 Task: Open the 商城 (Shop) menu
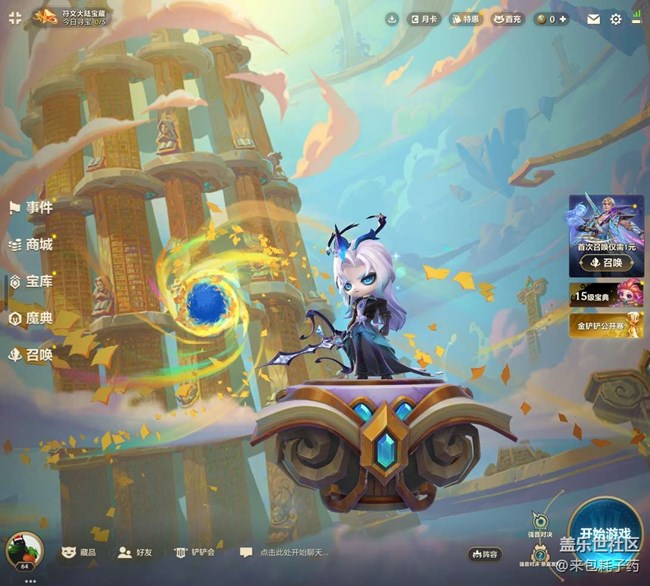(31, 244)
